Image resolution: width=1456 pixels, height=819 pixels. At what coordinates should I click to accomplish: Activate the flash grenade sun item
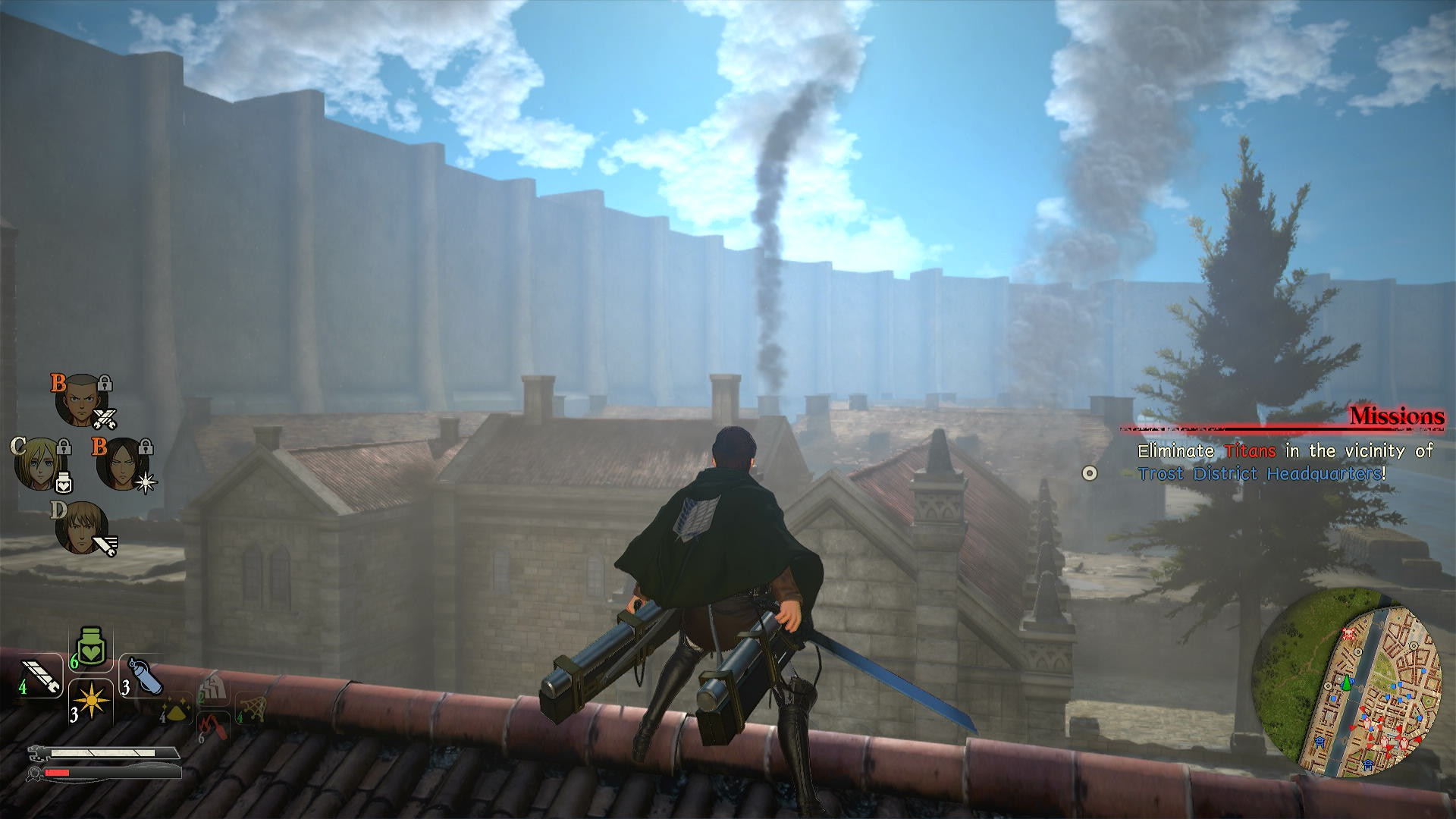(x=91, y=701)
